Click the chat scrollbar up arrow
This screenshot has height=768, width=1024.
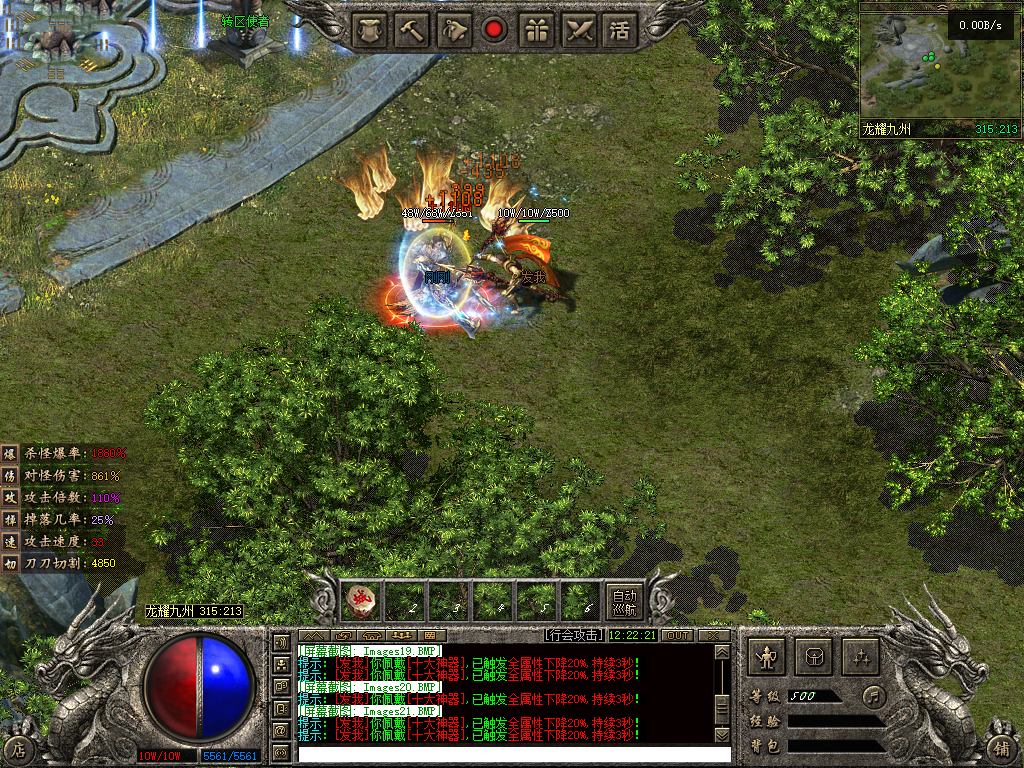click(x=720, y=652)
